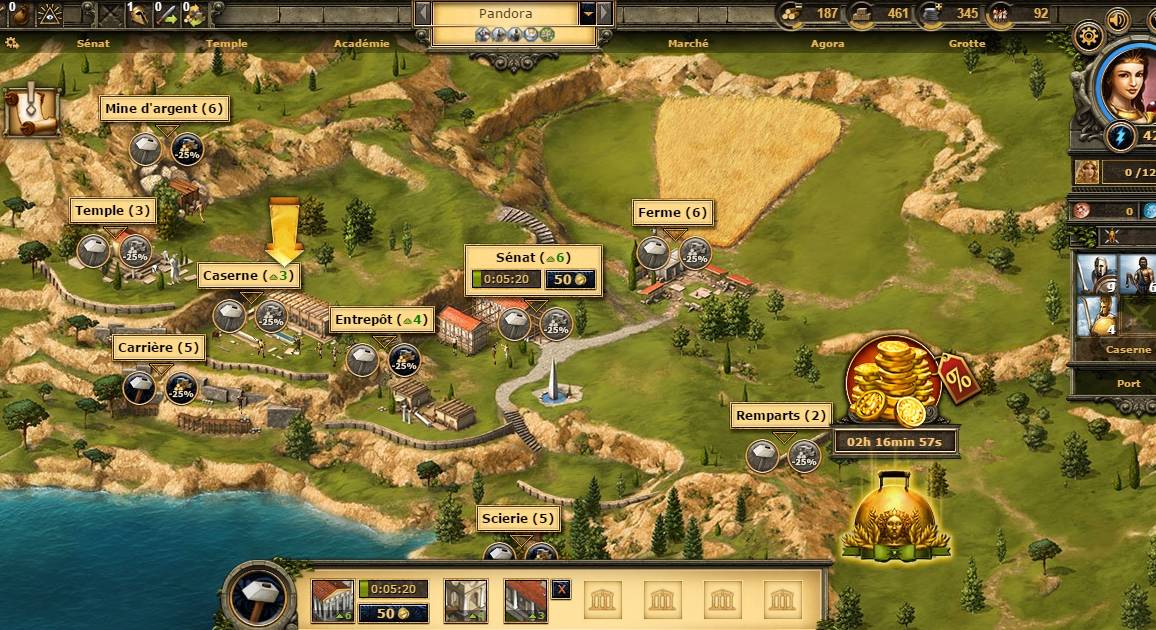Open the Académie quick link
Viewport: 1156px width, 630px height.
[x=361, y=44]
